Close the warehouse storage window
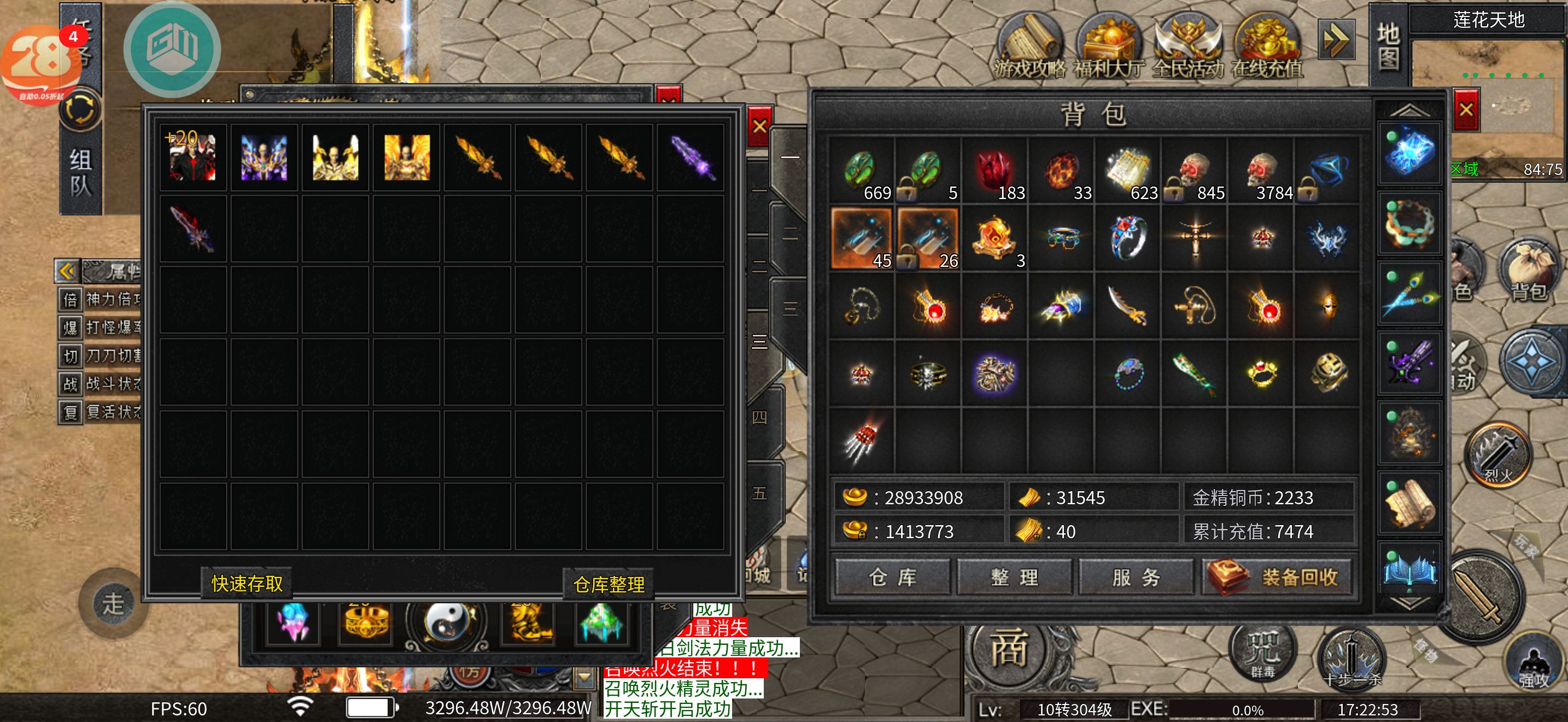 coord(759,127)
